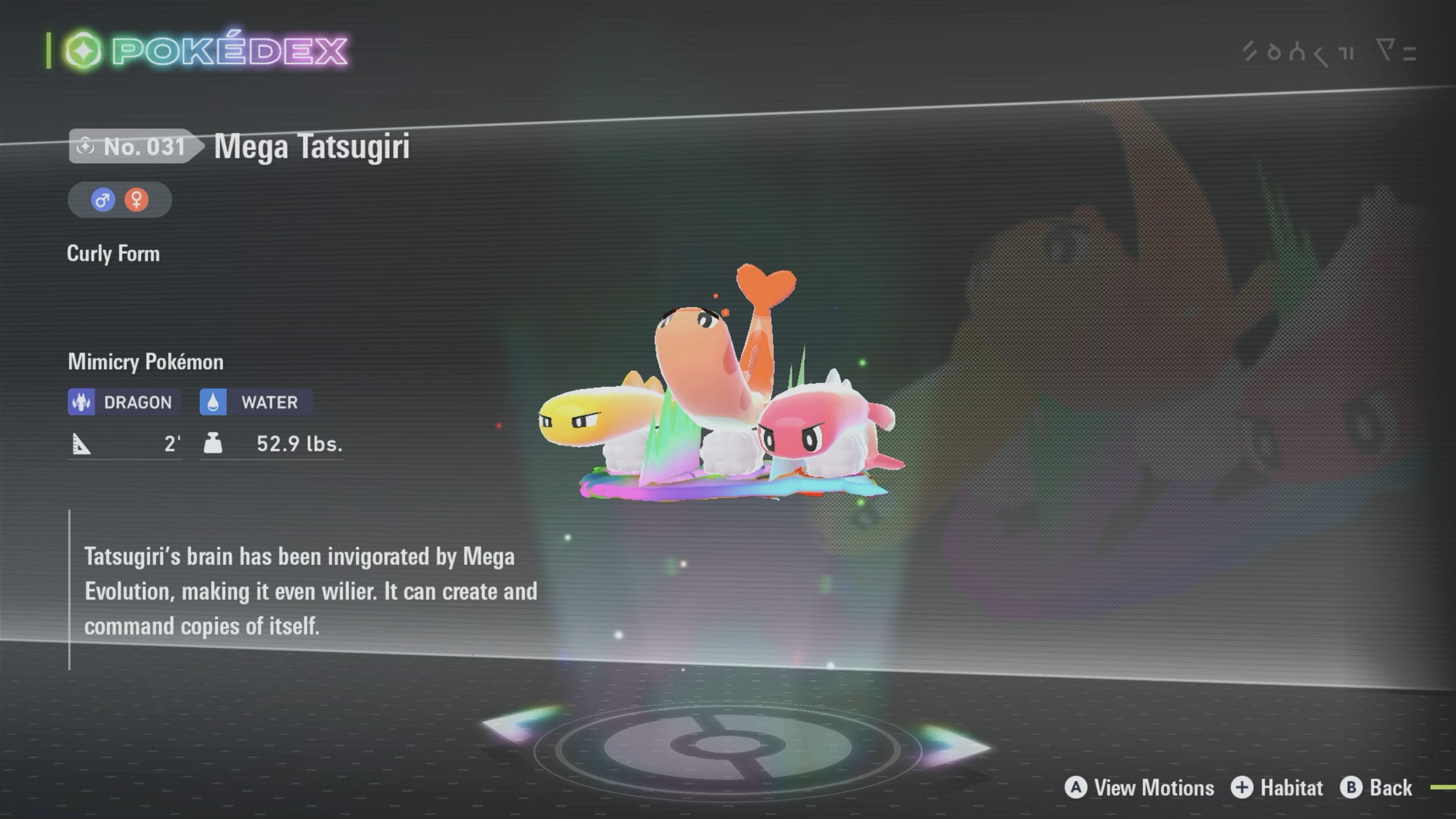
Task: Select the female gender icon
Action: point(136,200)
